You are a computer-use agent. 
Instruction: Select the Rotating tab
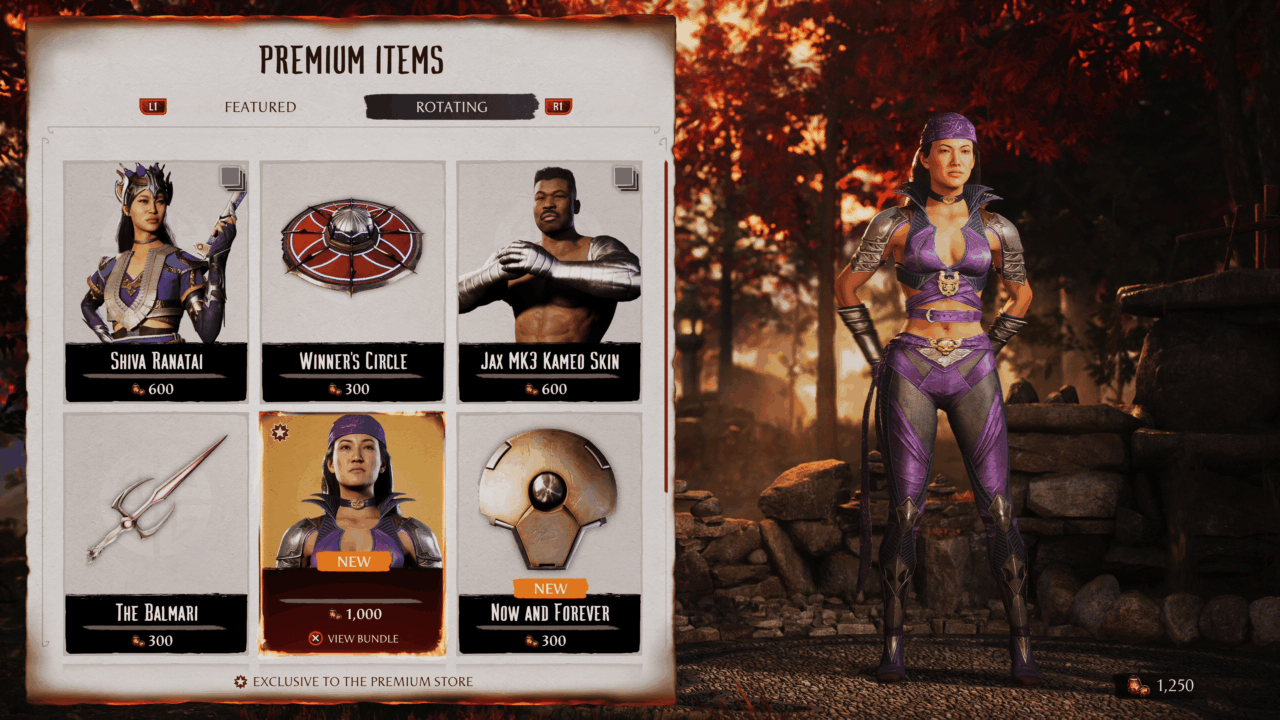(452, 107)
